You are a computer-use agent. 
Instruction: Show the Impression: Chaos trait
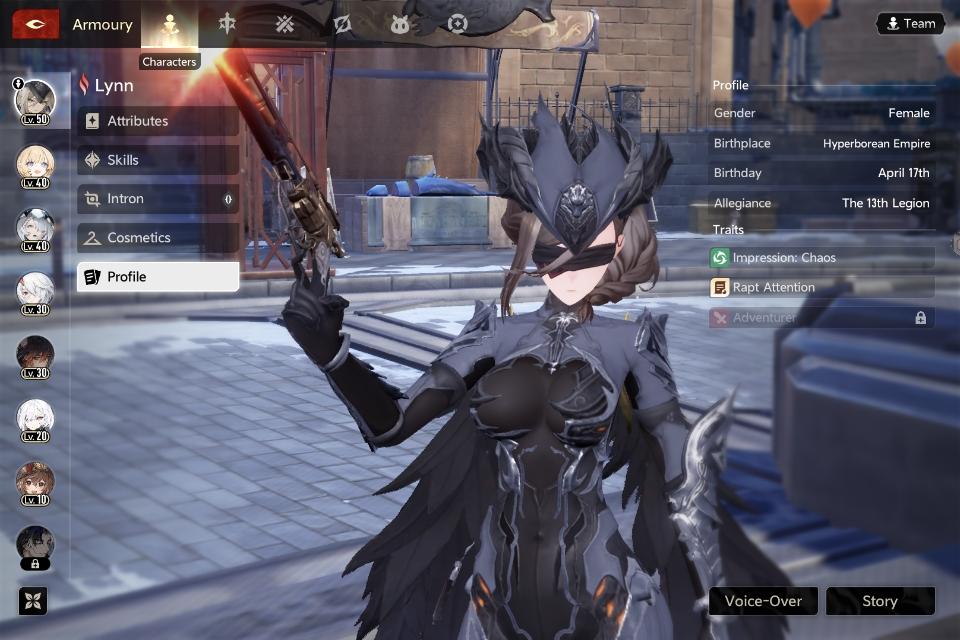(x=822, y=258)
